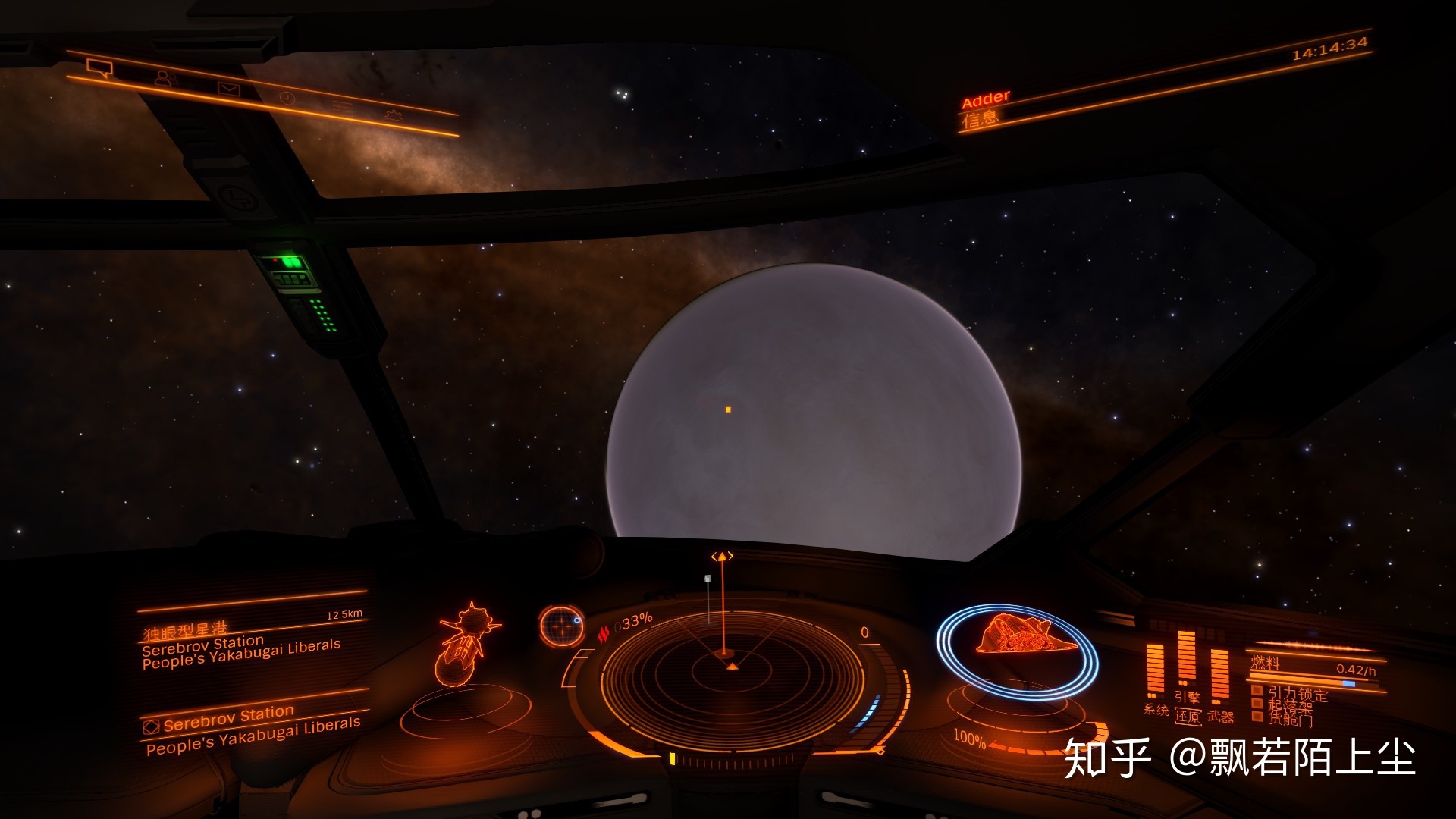
Task: Select the 系统 power column
Action: 1156,671
